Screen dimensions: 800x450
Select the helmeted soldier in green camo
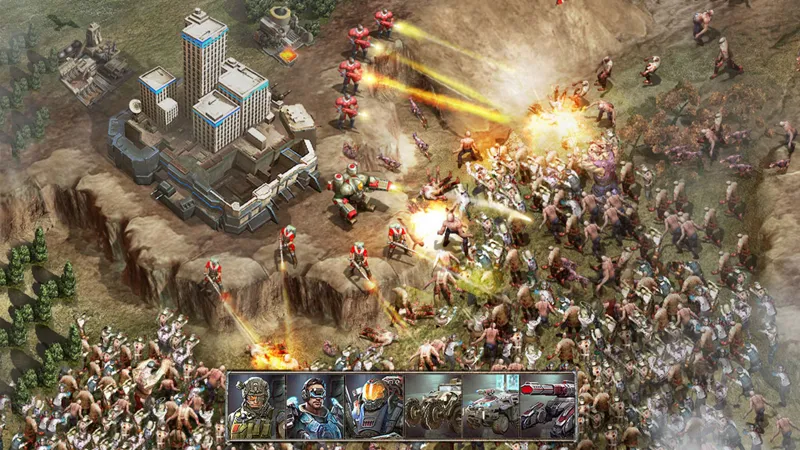(257, 406)
